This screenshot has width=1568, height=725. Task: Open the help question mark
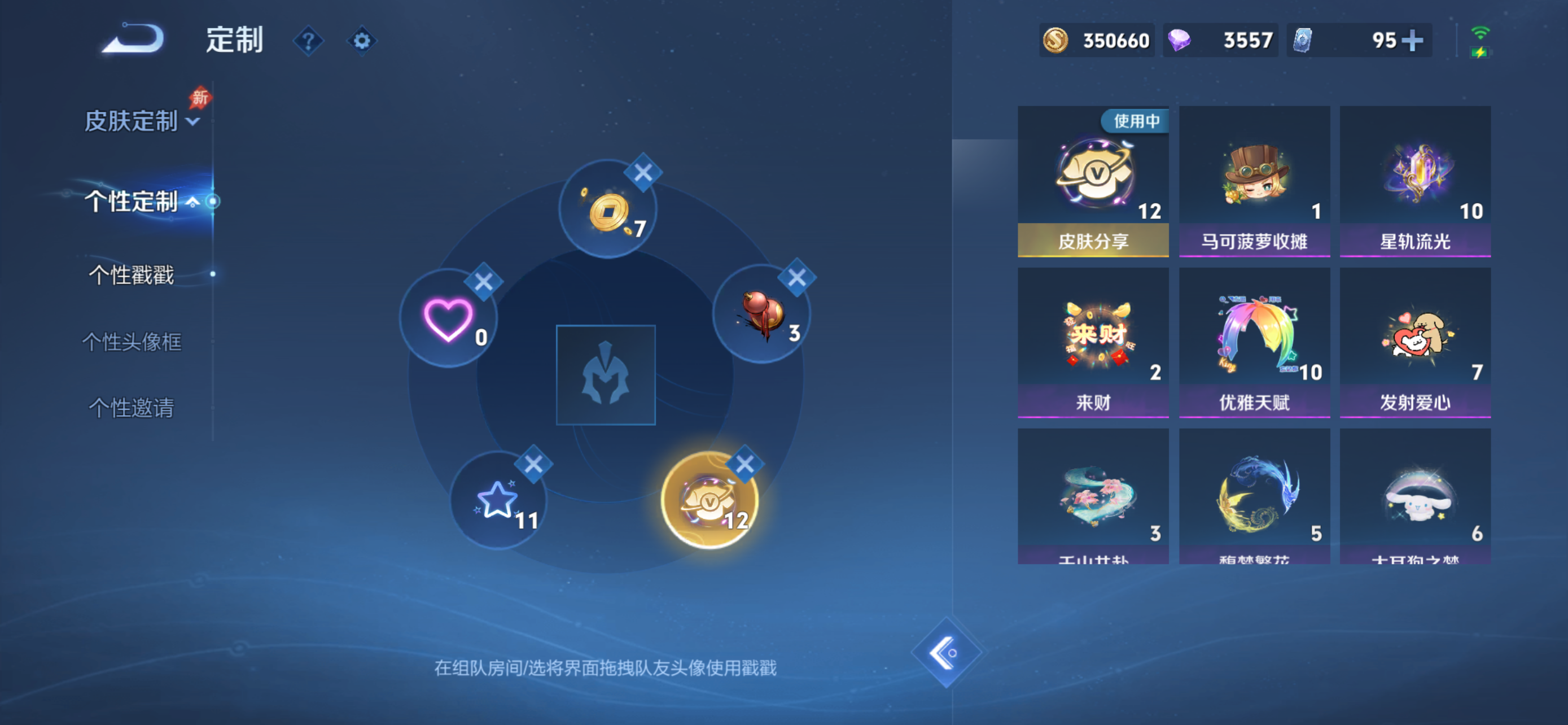coord(309,40)
